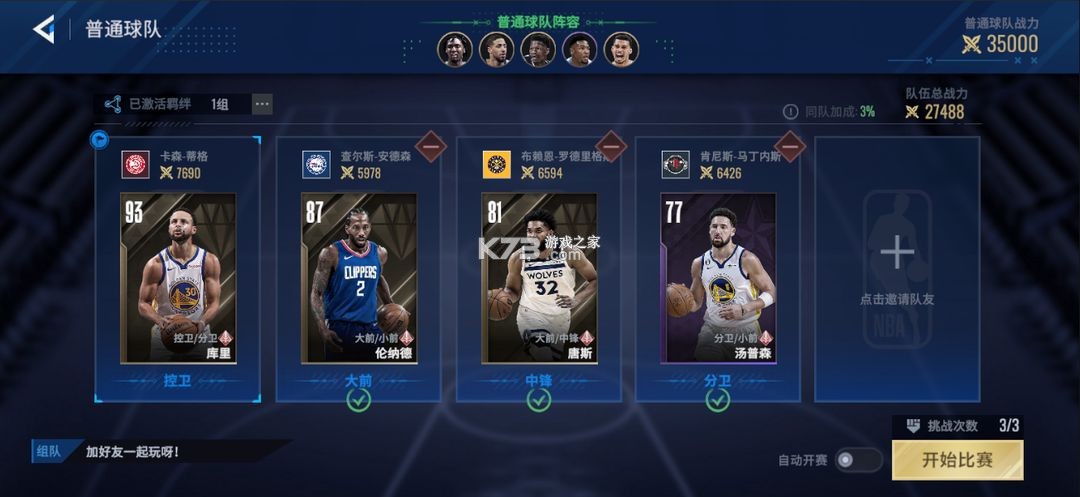Viewport: 1080px width, 497px height.
Task: Show the 同队加成 bonus info icon
Action: tap(790, 112)
